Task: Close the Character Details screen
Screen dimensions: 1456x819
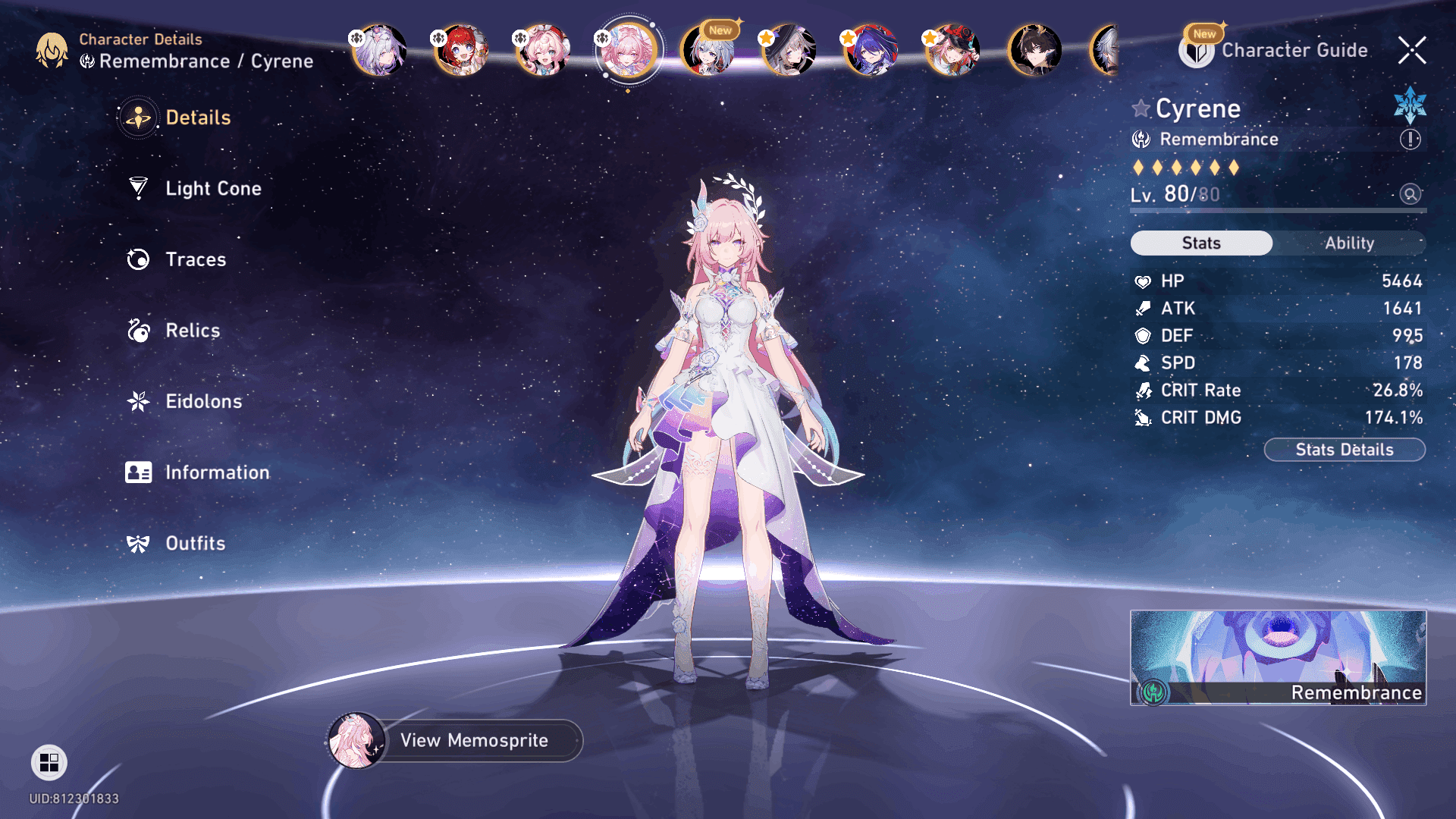Action: click(x=1412, y=51)
